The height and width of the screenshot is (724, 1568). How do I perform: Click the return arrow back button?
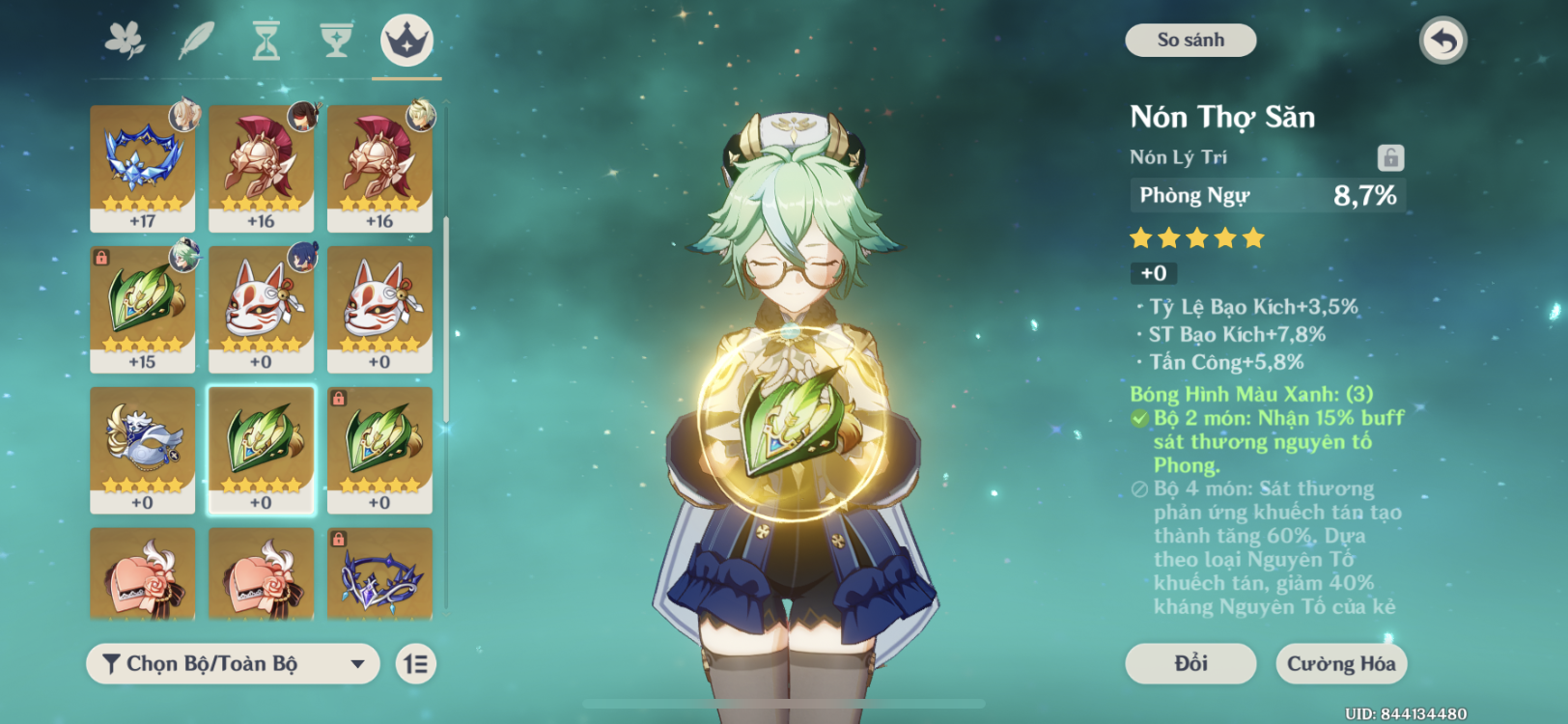click(1442, 42)
